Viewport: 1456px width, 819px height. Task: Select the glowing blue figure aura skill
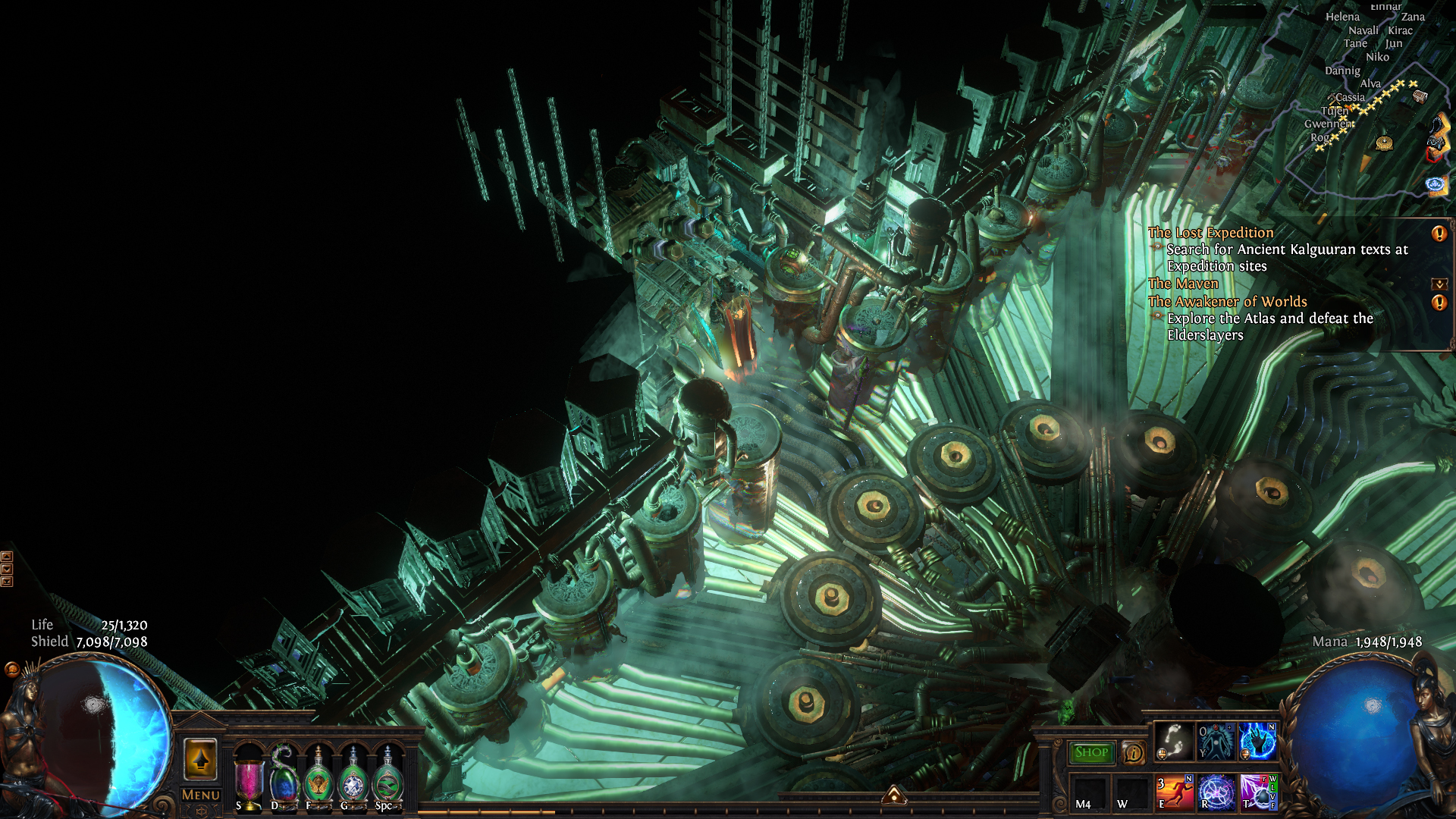coord(1216,741)
